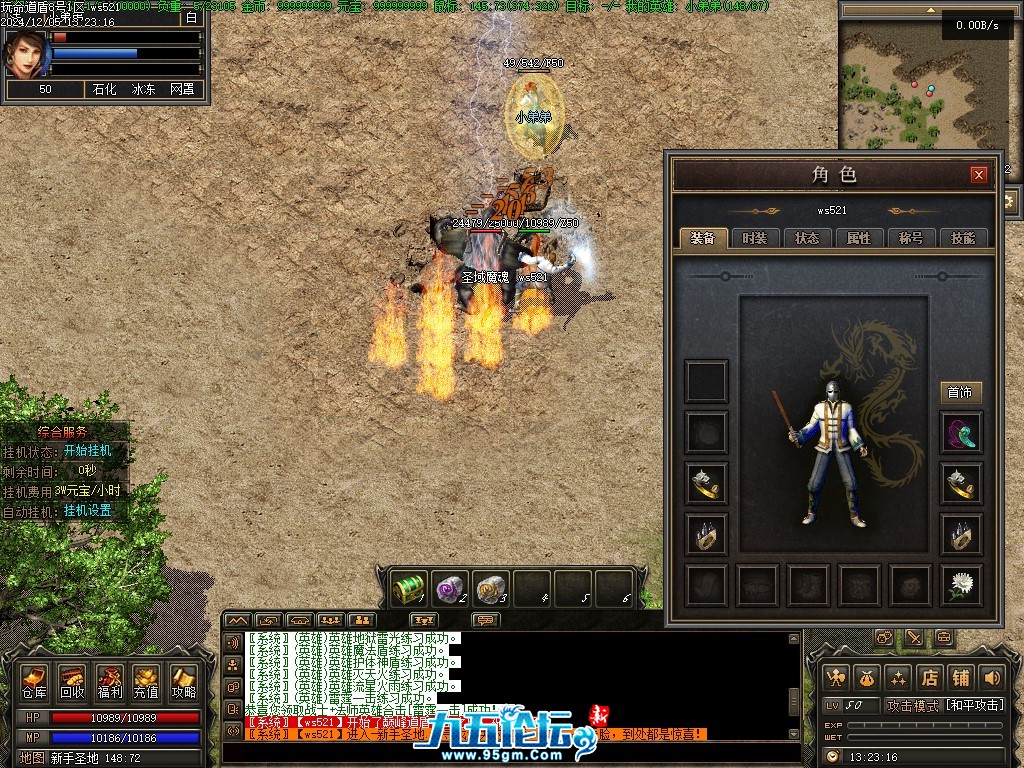Change the 攻击模式 attack mode

(x=944, y=706)
